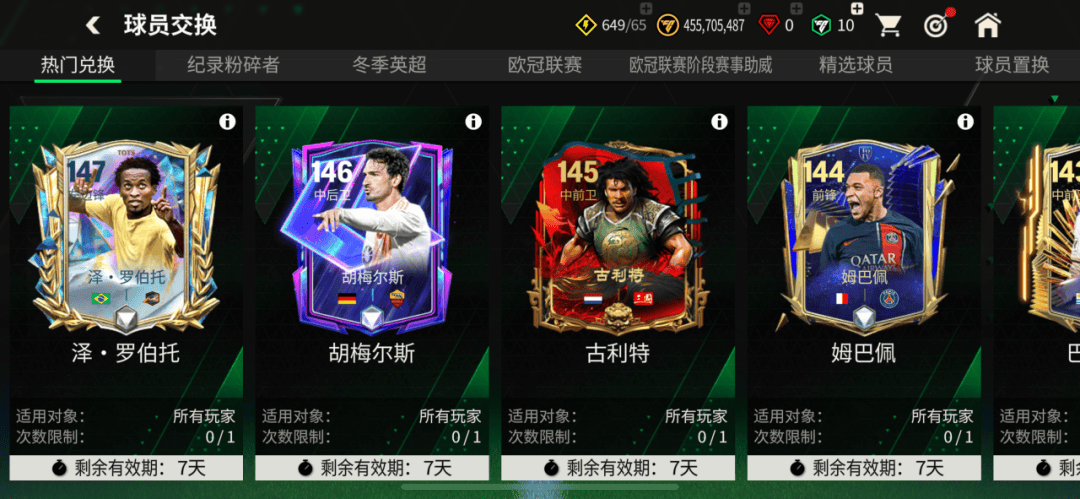This screenshot has height=499, width=1080.
Task: View info for the 胡梅尔斯 exchange
Action: (473, 122)
